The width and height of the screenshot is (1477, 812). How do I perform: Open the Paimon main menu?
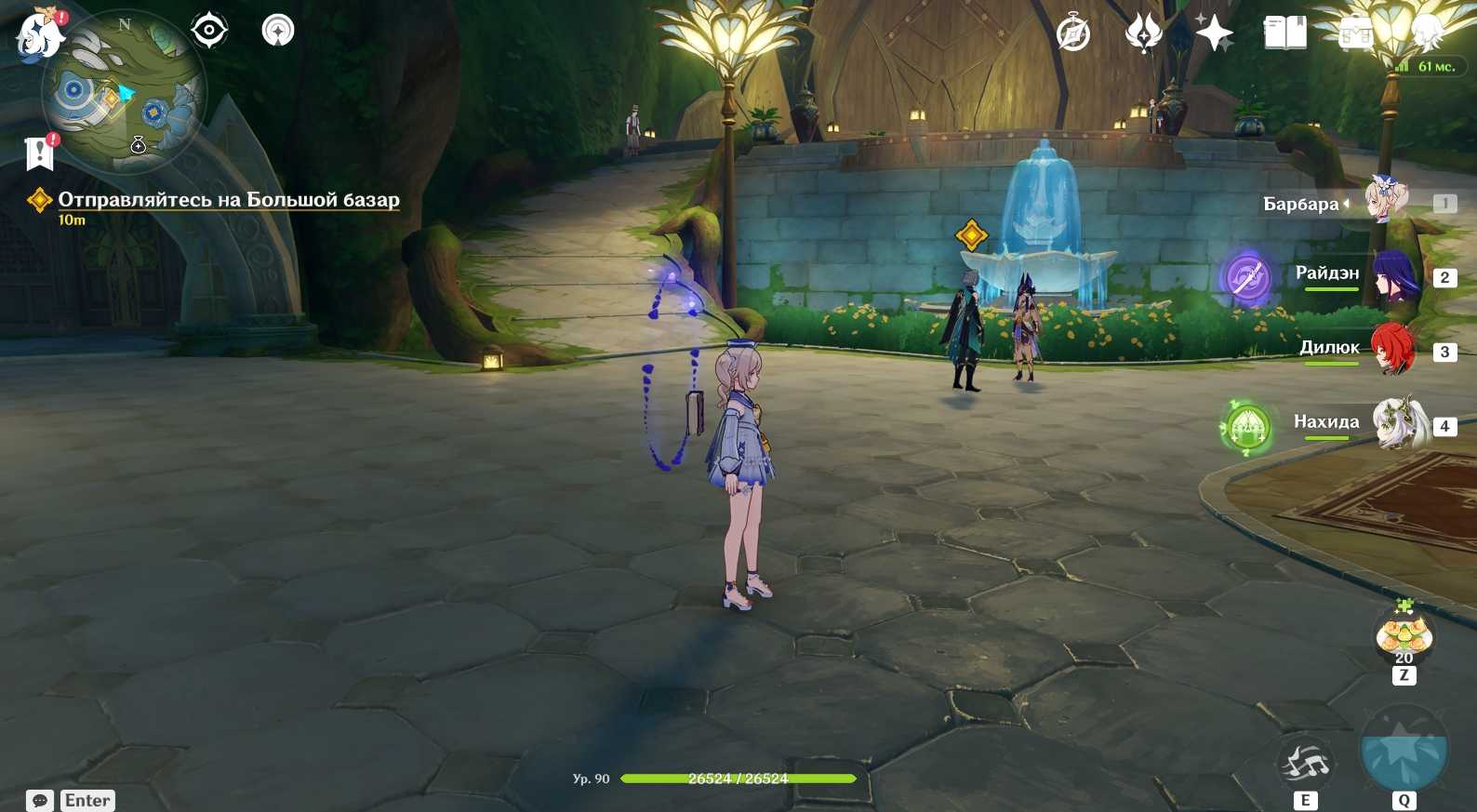click(x=39, y=35)
